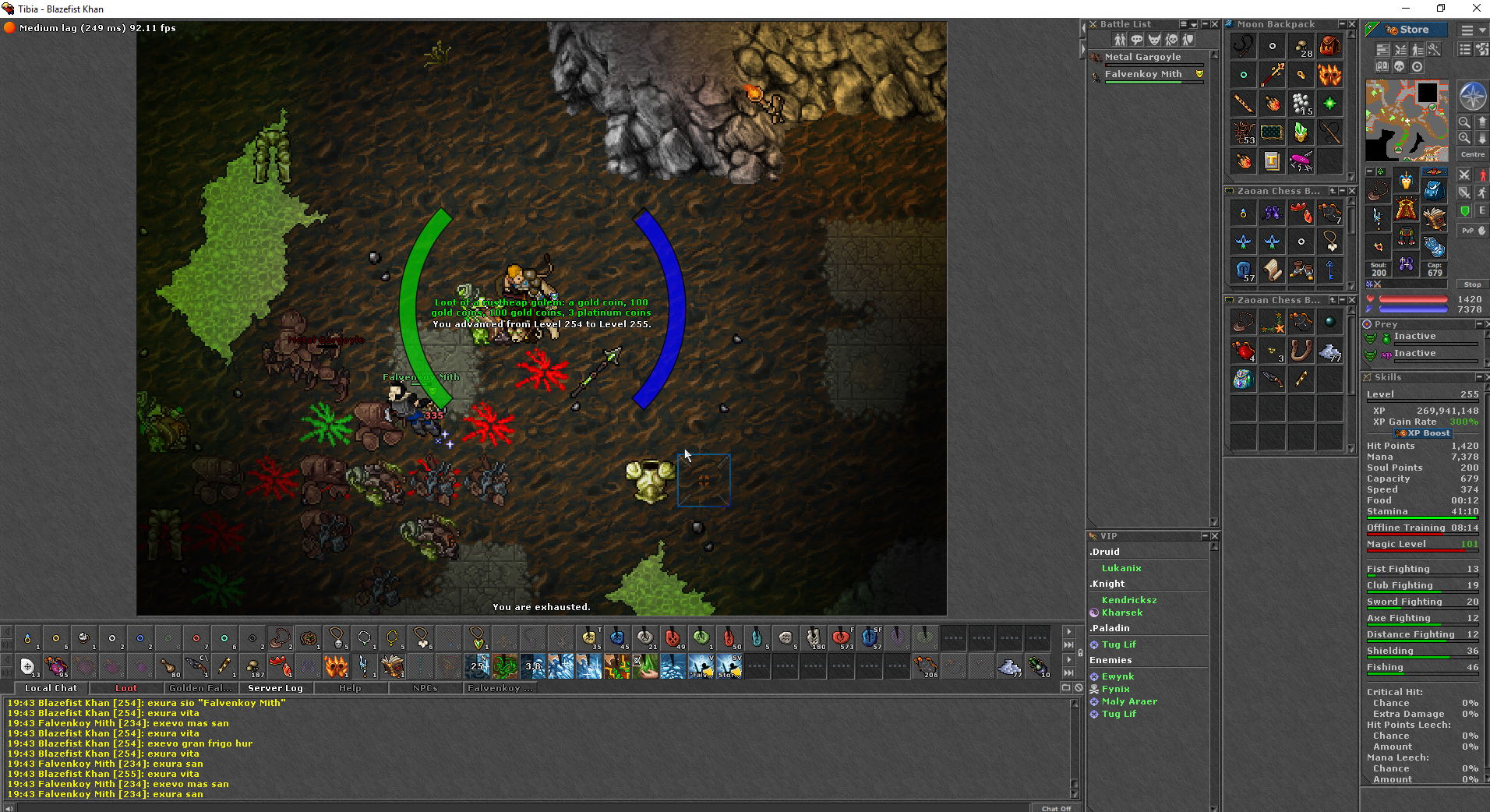This screenshot has height=812, width=1490.
Task: Select Lukanix in the VIP list
Action: 1121,568
